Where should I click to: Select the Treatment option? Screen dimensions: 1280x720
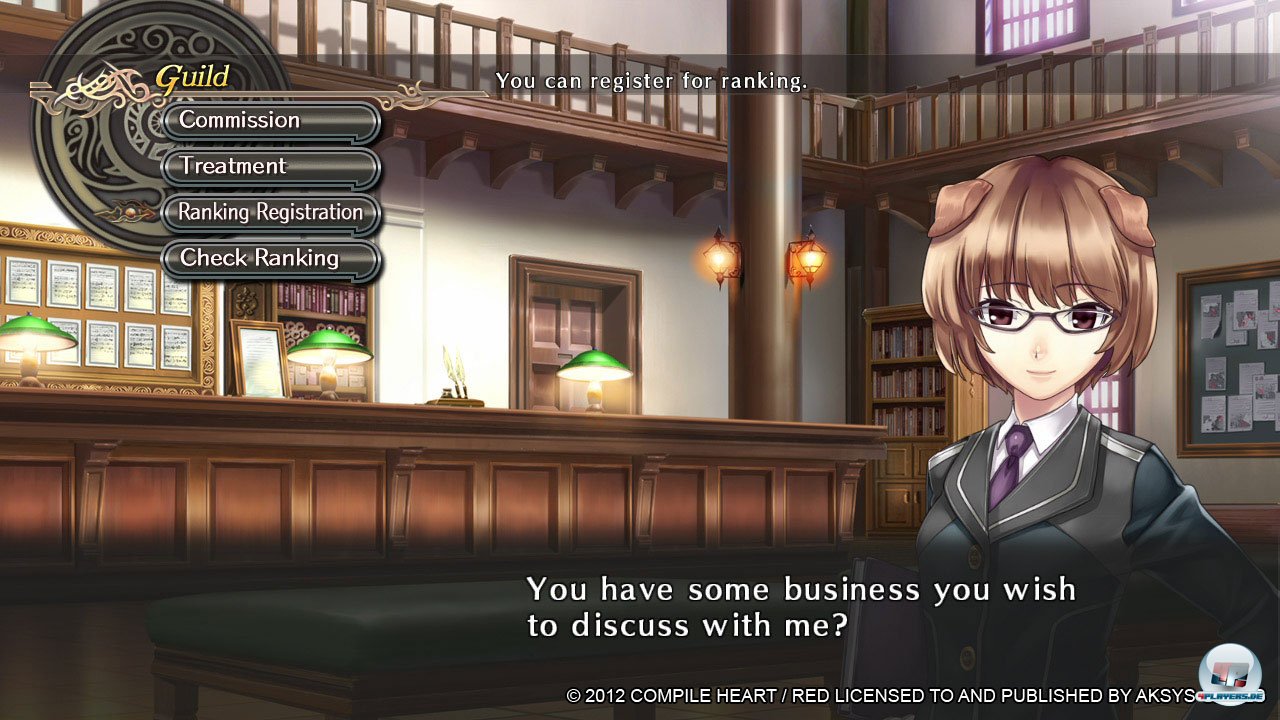click(270, 167)
